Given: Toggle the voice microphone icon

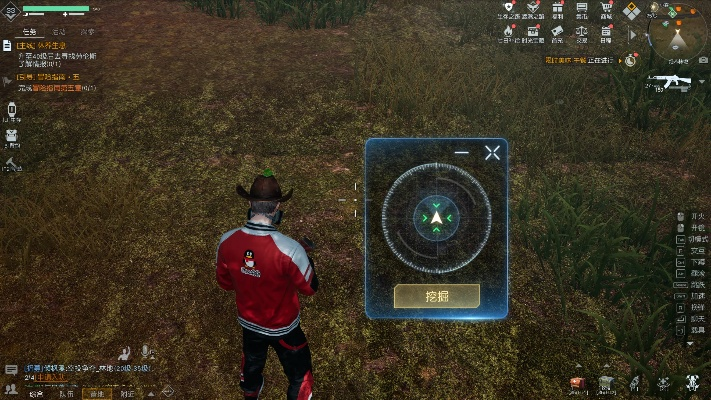Looking at the screenshot, I should pos(147,352).
